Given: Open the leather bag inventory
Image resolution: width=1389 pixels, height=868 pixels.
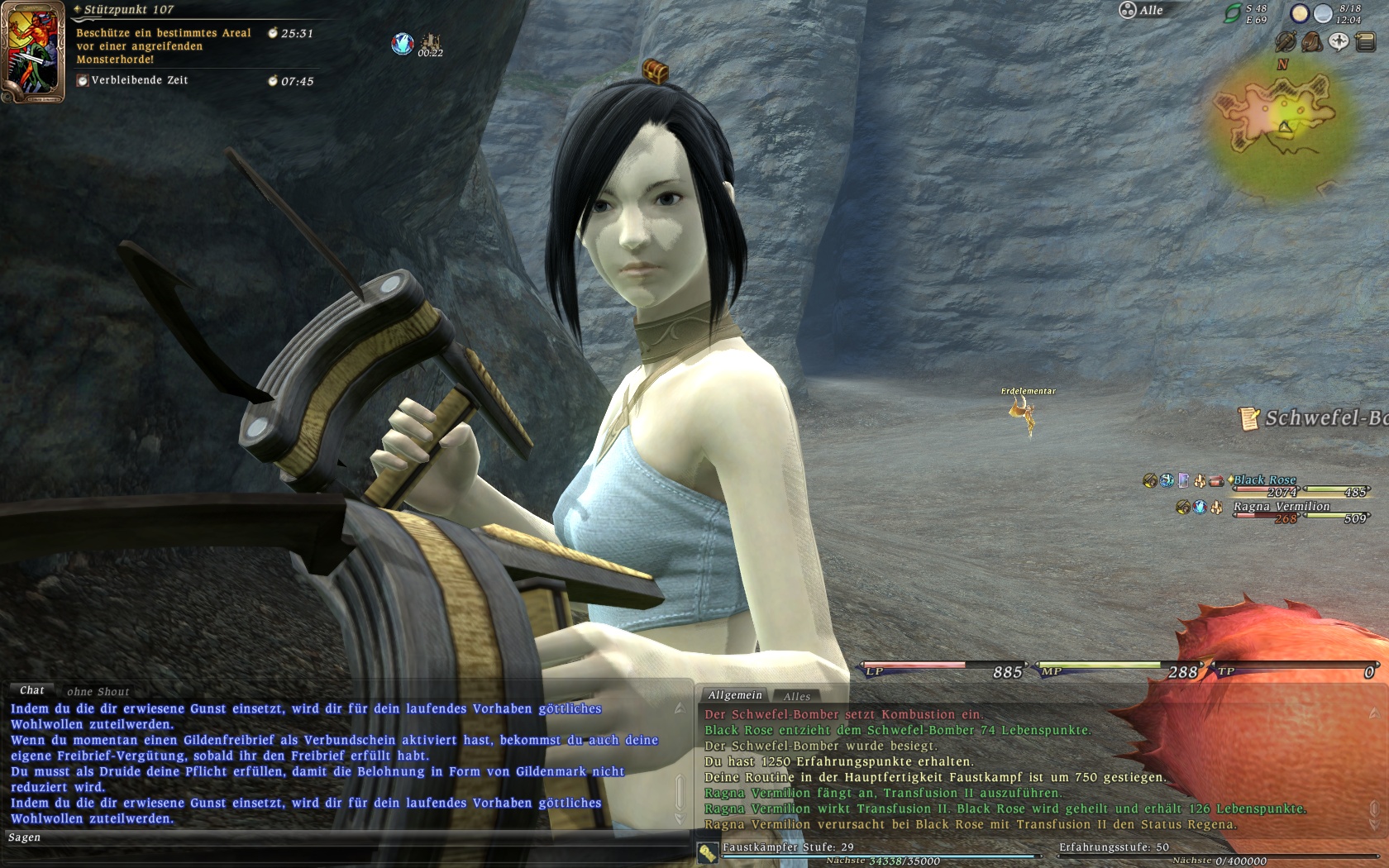Looking at the screenshot, I should point(1311,41).
